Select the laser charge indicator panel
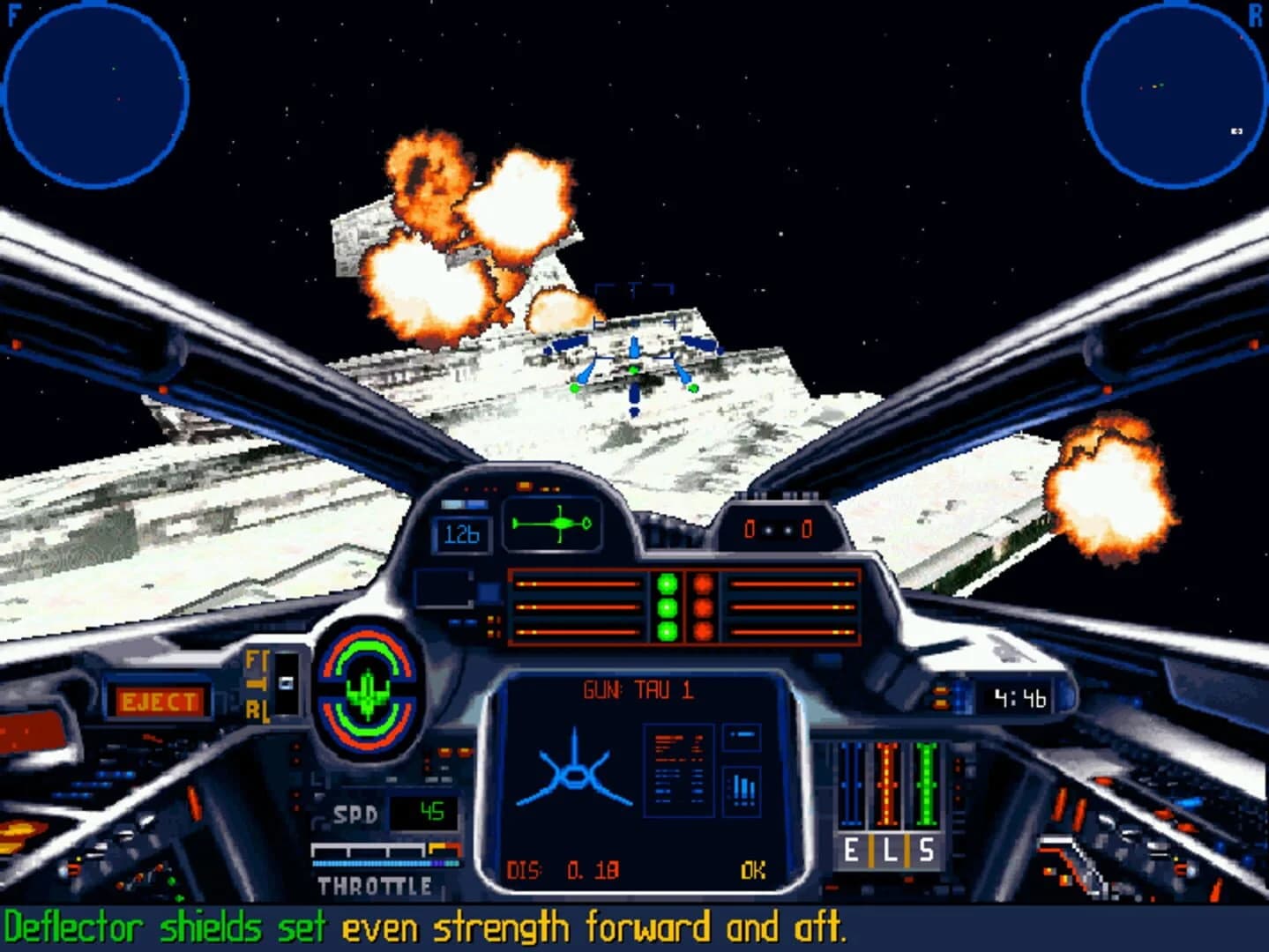 (x=683, y=608)
